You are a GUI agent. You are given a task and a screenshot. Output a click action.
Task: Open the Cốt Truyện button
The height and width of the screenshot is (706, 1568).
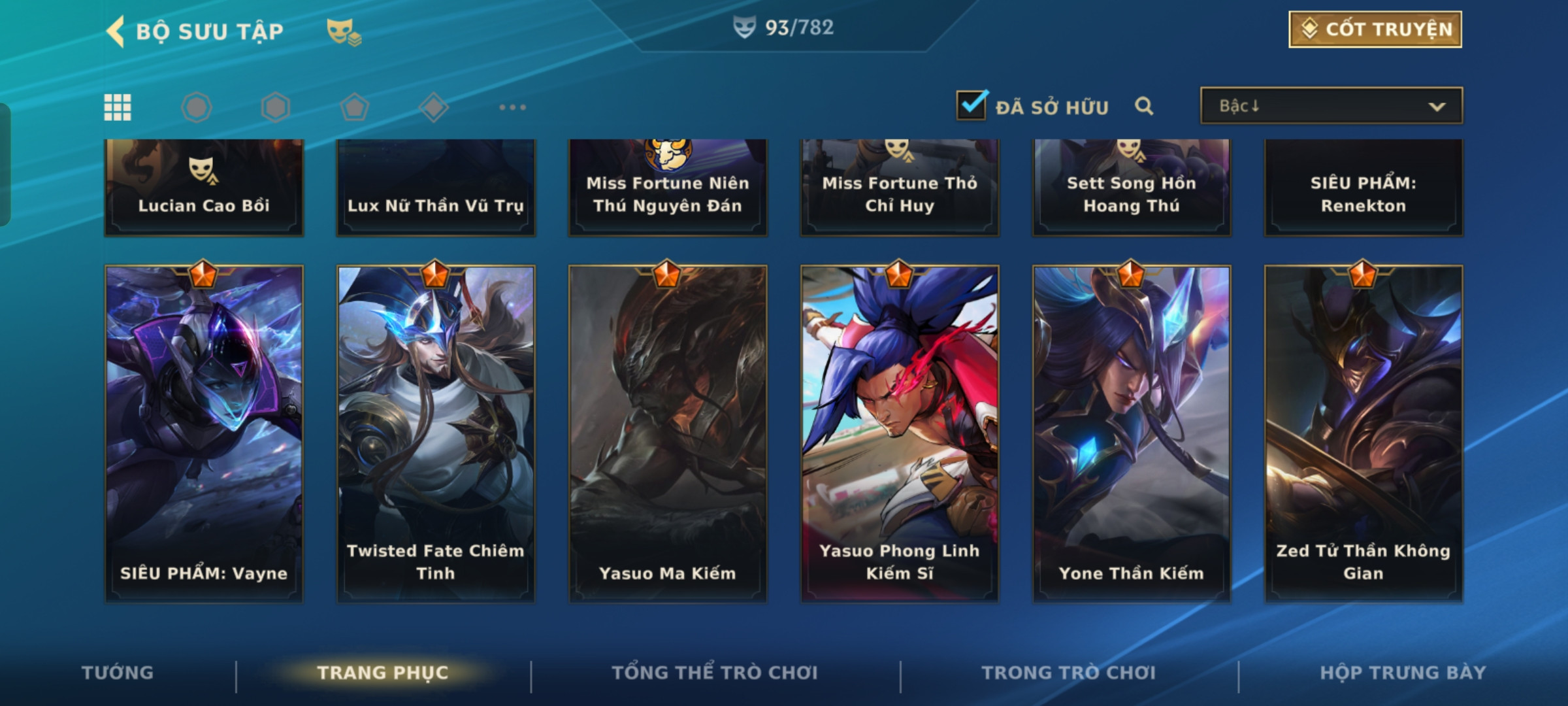(x=1375, y=29)
